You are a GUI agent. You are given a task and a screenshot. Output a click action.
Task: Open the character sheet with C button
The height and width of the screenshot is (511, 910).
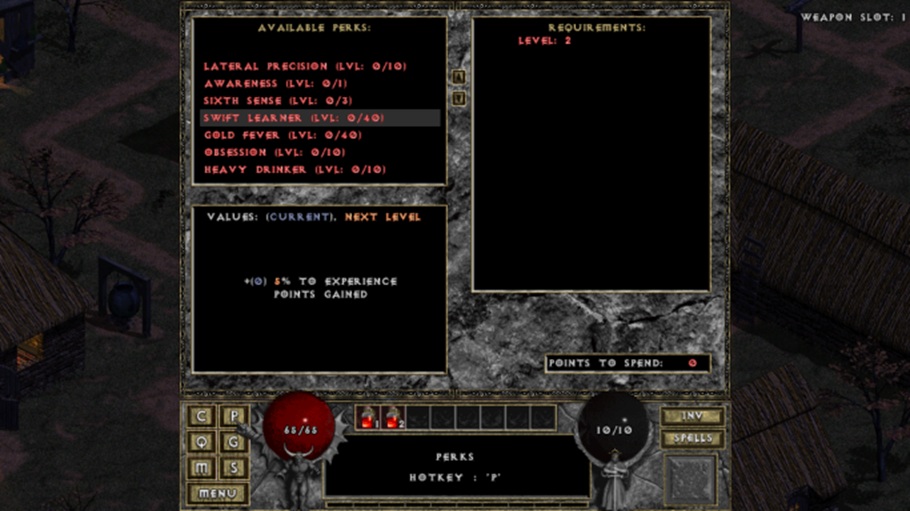(x=203, y=417)
